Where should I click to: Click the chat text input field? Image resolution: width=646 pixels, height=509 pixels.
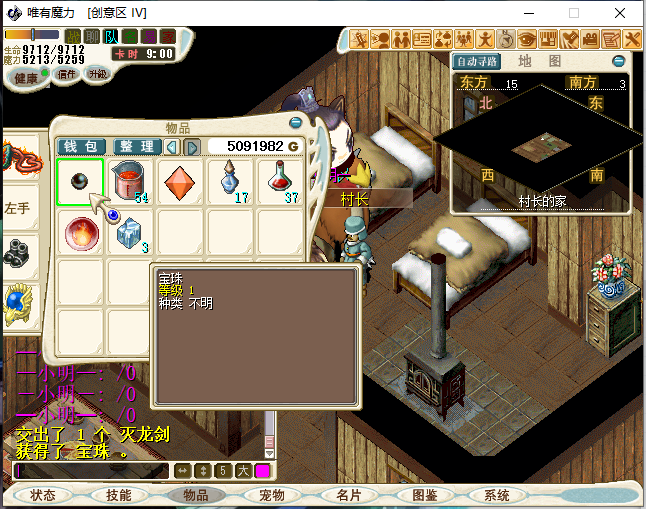pos(90,470)
